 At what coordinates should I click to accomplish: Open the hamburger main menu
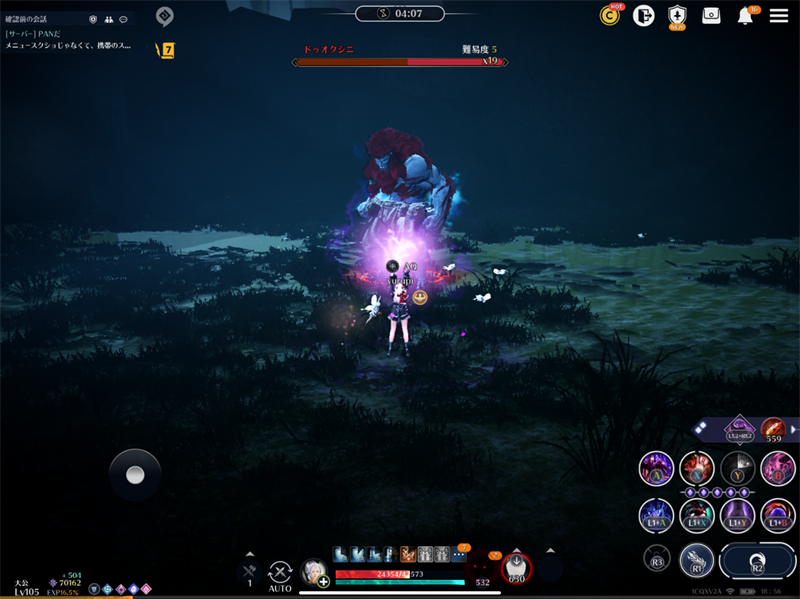(x=778, y=16)
